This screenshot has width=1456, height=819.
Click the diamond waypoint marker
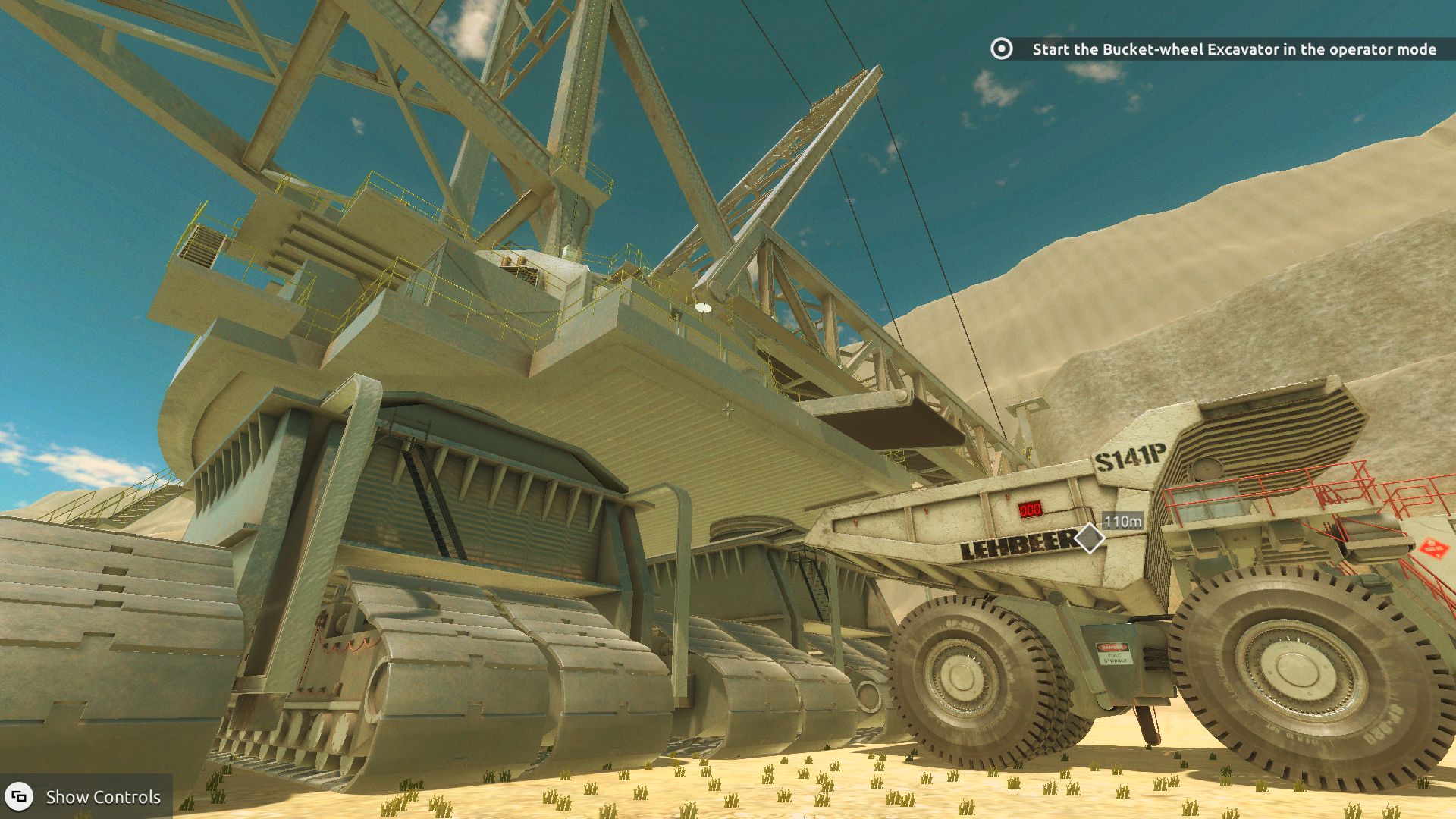[x=1090, y=538]
